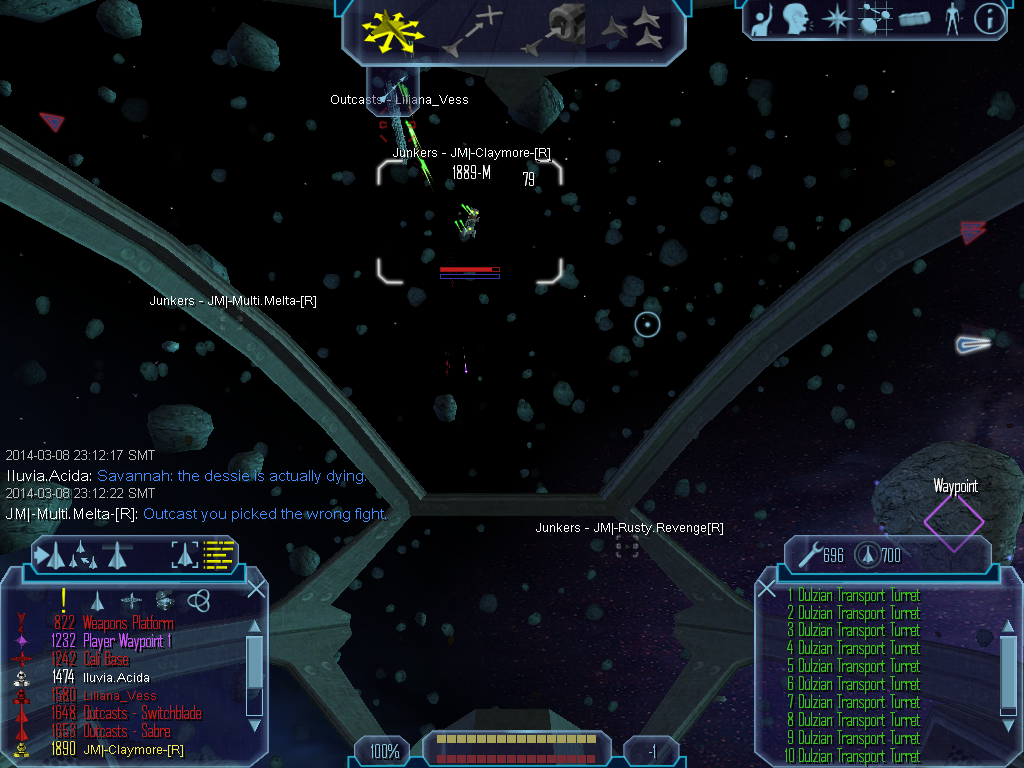
Task: Select the Join Formation maneuver icon
Action: coord(634,30)
